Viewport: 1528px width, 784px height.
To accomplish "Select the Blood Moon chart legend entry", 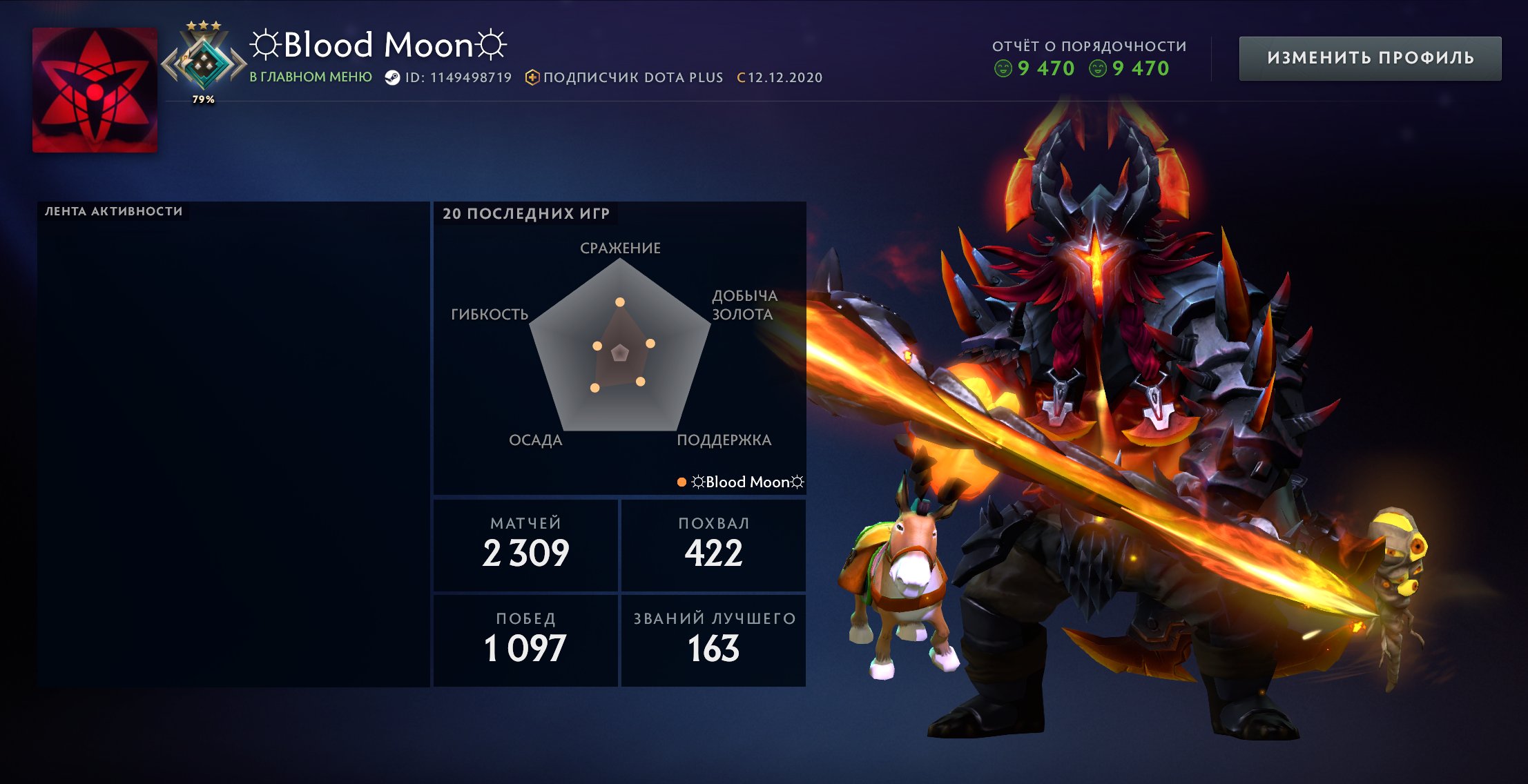I will [742, 482].
